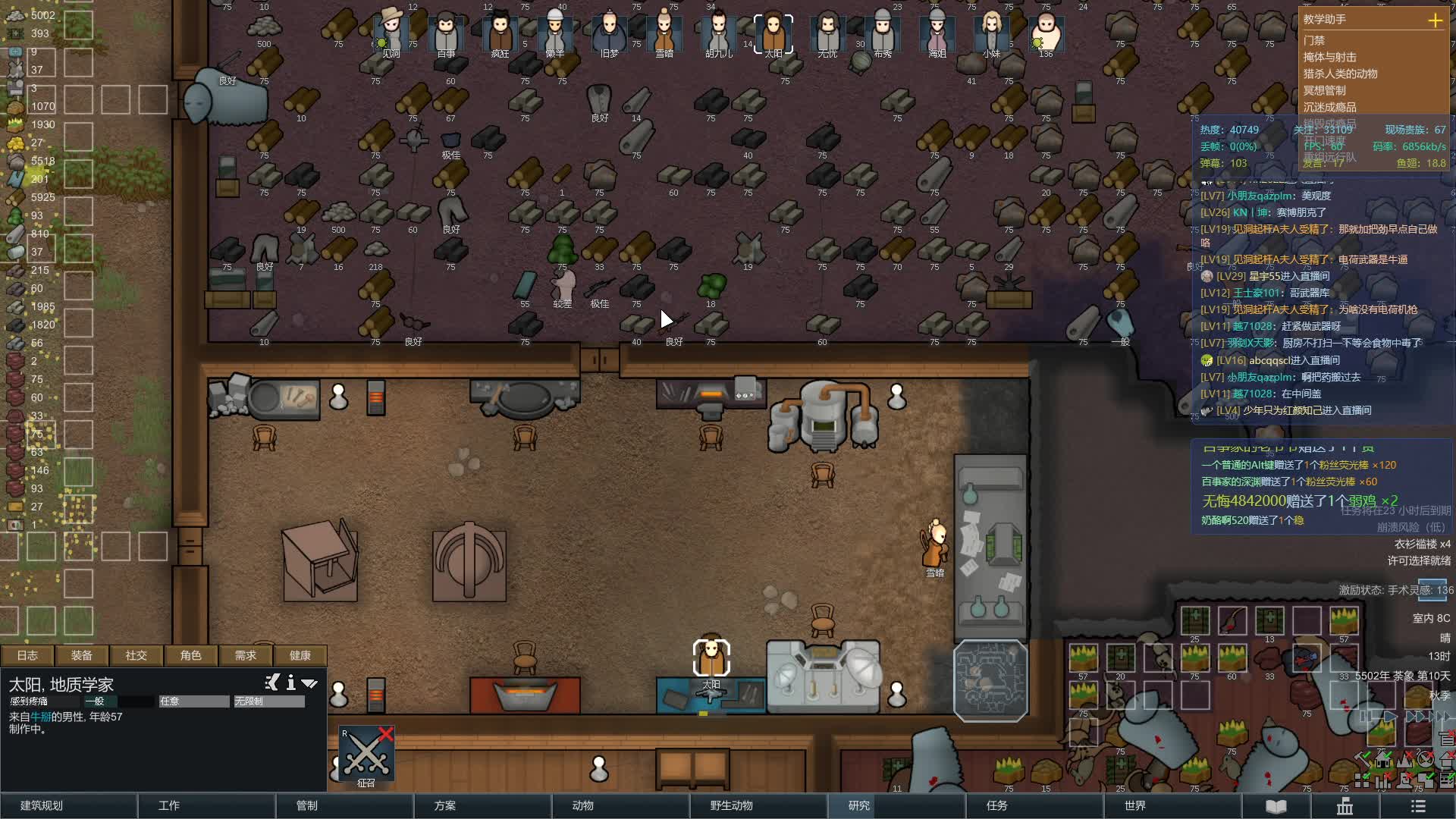Screen dimensions: 1456x819
Task: Open the 掩体与射击 tutorial entry
Action: point(1329,57)
